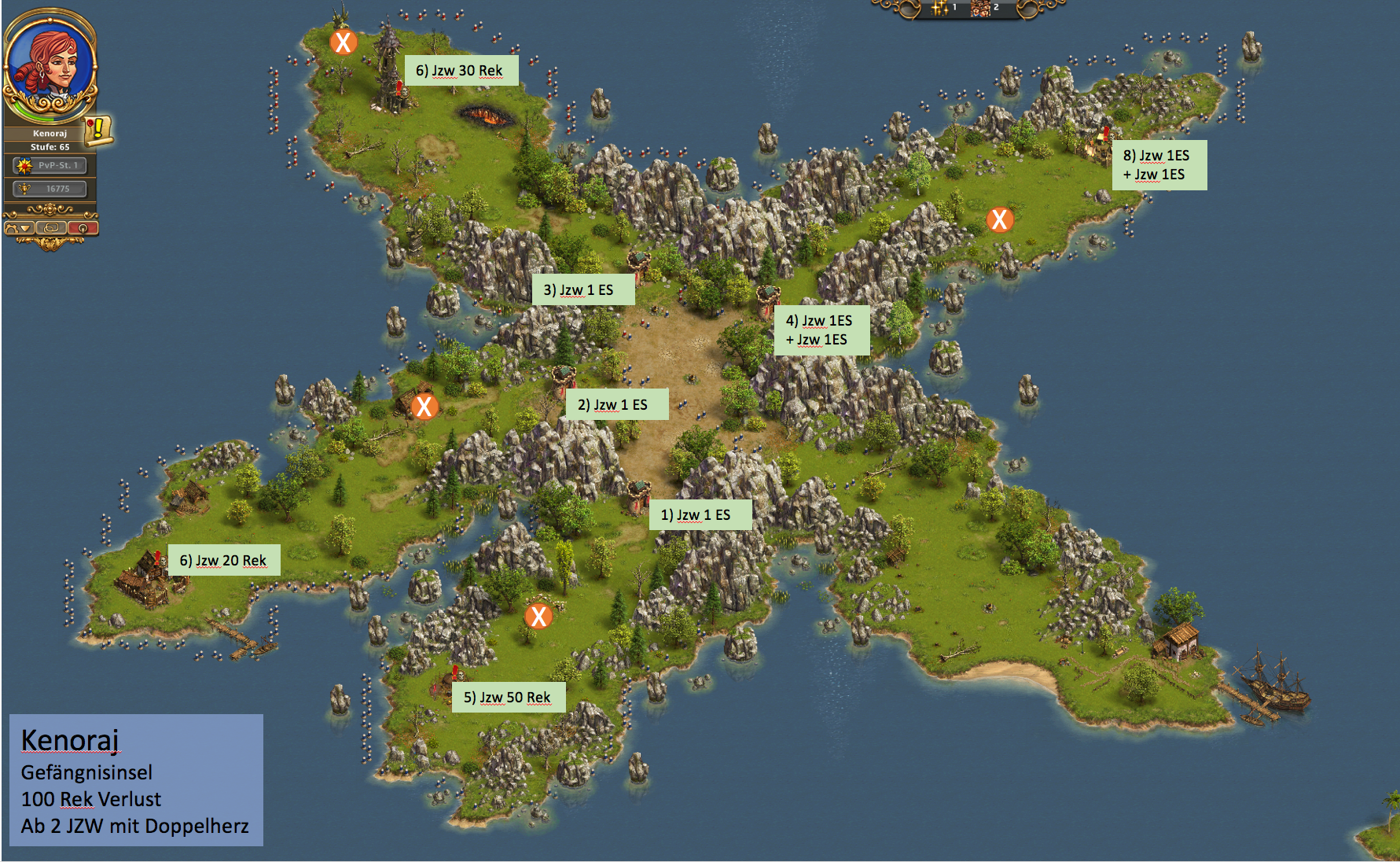The width and height of the screenshot is (1400, 862).
Task: Click the Kenoraj player avatar portrait
Action: tap(50, 64)
